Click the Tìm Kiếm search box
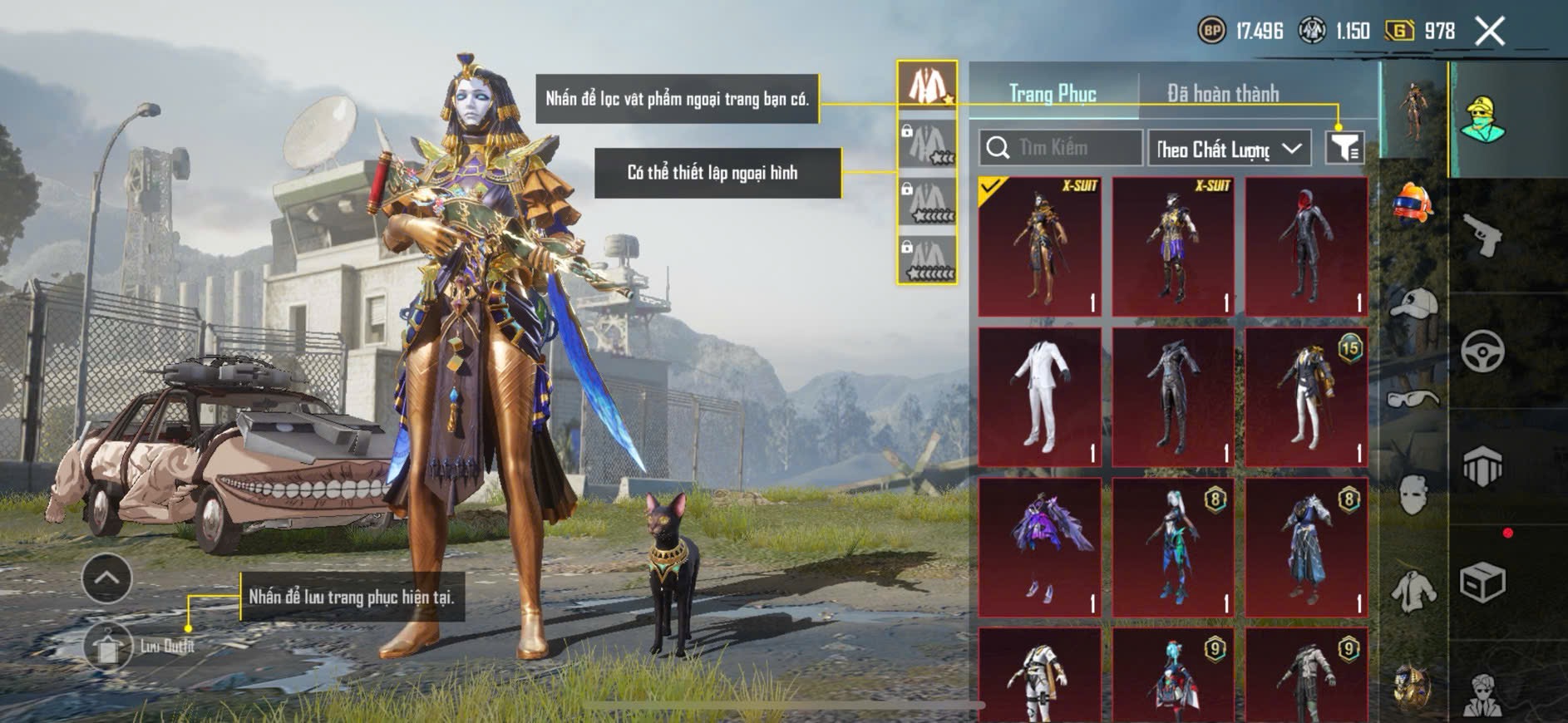Image resolution: width=1568 pixels, height=723 pixels. (1060, 148)
